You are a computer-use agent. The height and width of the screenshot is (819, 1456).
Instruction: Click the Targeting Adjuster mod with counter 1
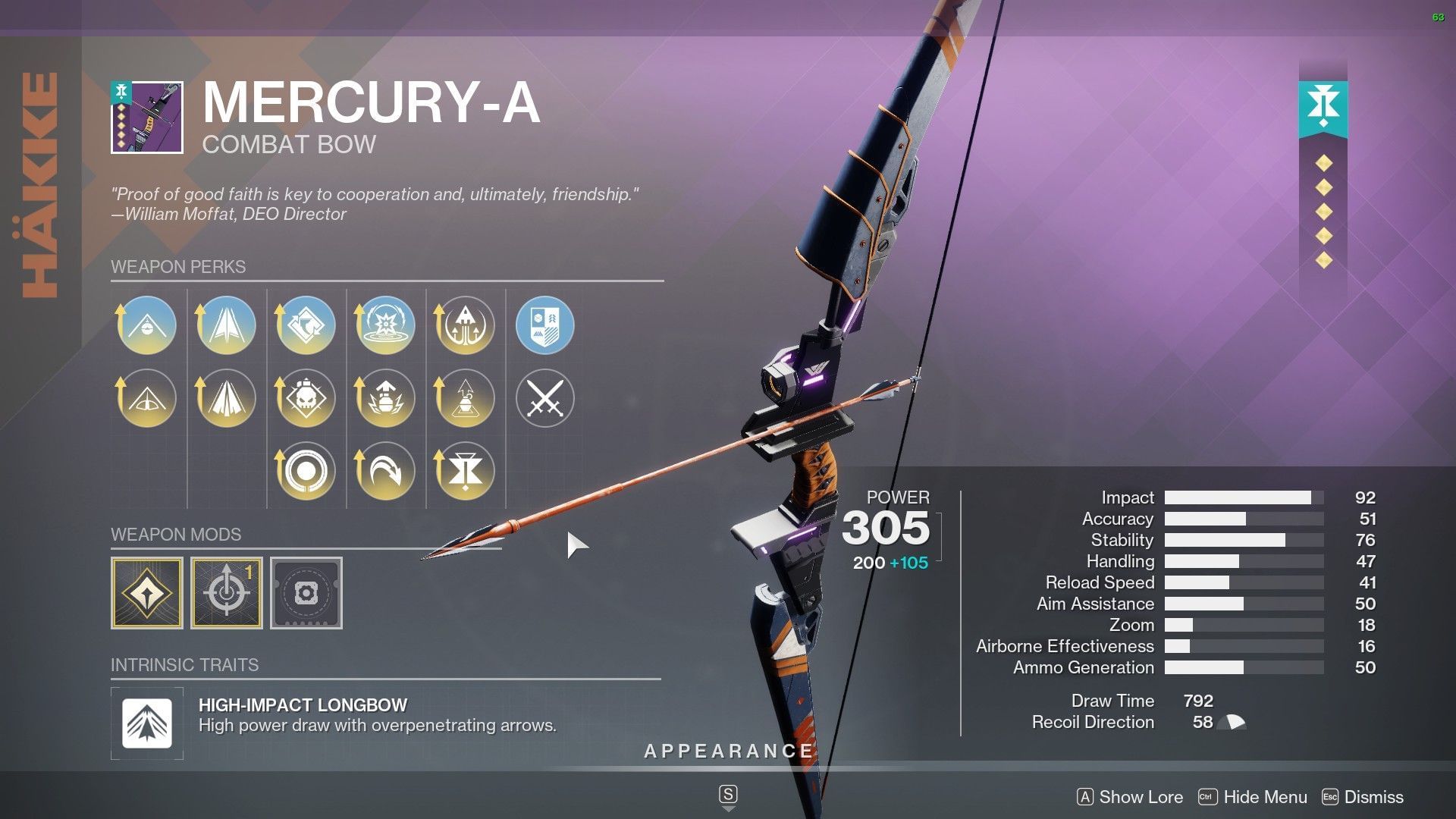tap(227, 593)
